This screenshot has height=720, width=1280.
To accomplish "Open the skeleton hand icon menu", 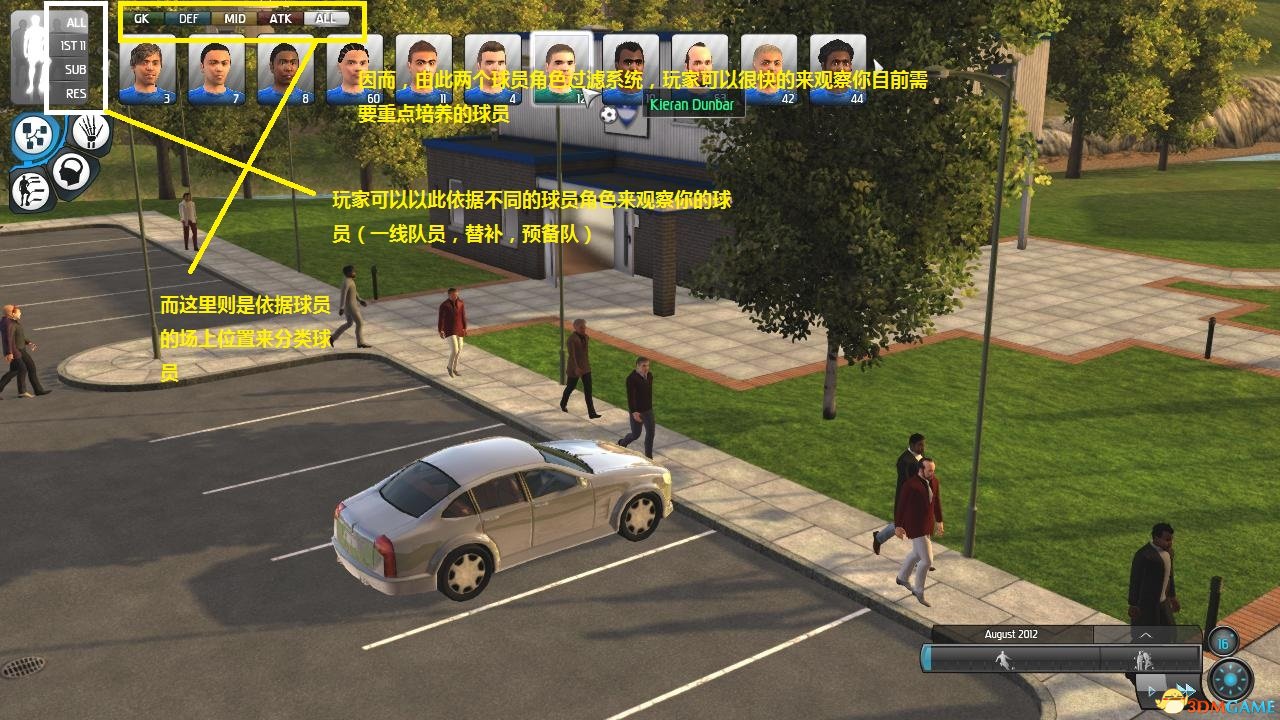I will (x=90, y=131).
